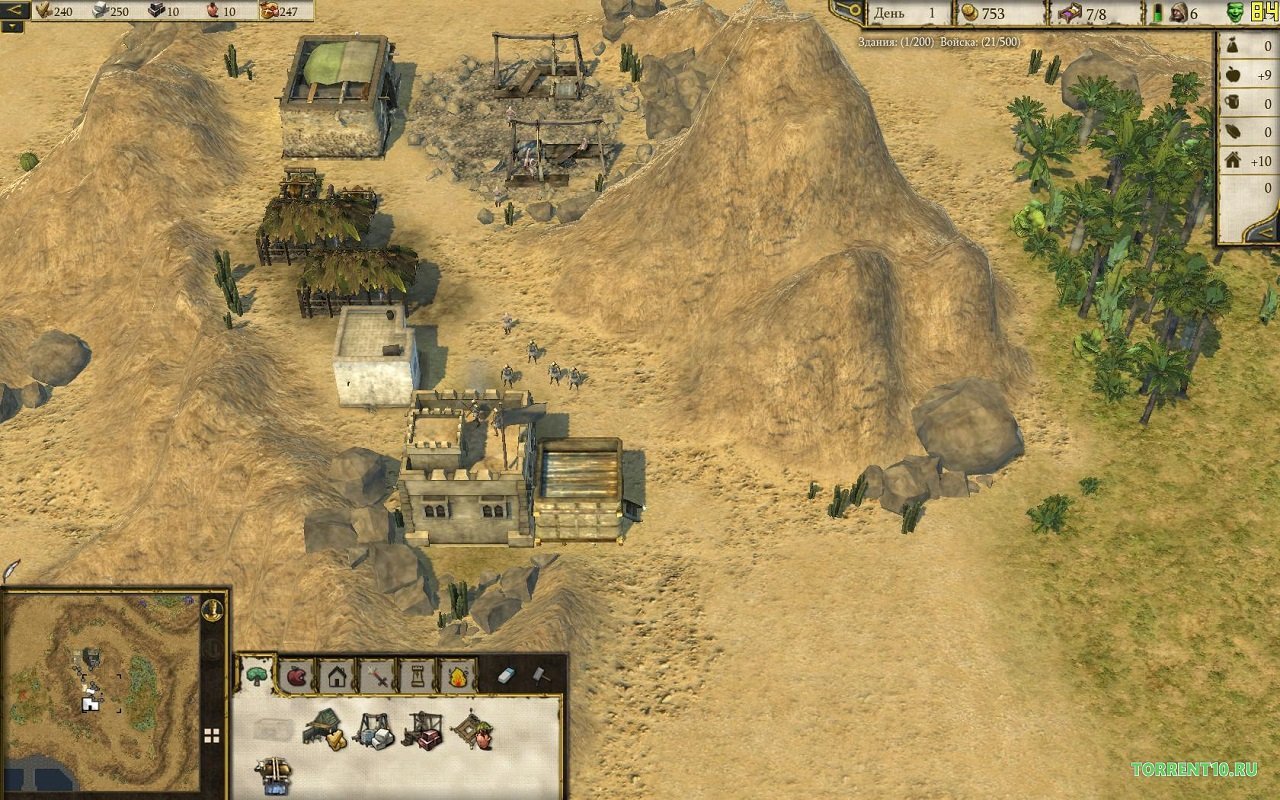This screenshot has height=800, width=1280.
Task: Click the eraser demolish tool
Action: click(506, 676)
